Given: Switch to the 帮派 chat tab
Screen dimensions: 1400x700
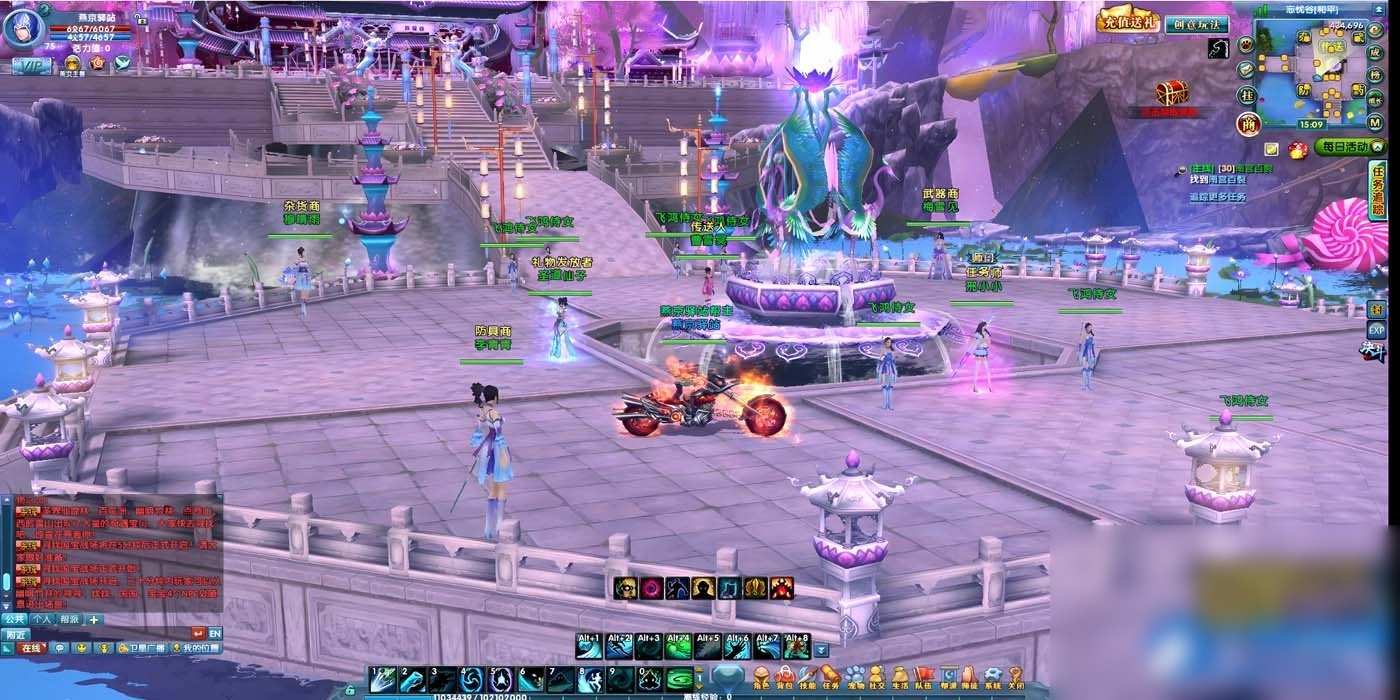Looking at the screenshot, I should [x=68, y=619].
